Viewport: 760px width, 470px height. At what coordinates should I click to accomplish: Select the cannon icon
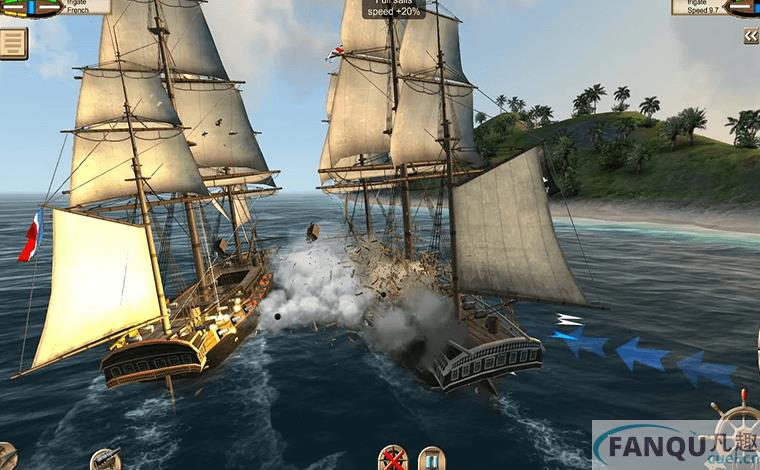104,459
